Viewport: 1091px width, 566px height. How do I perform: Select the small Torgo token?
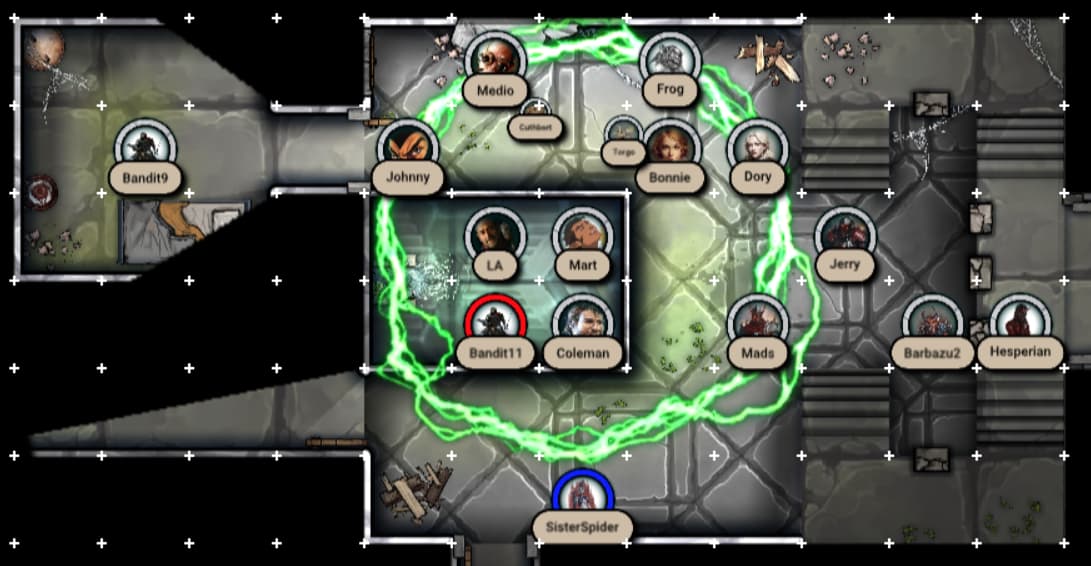(623, 133)
